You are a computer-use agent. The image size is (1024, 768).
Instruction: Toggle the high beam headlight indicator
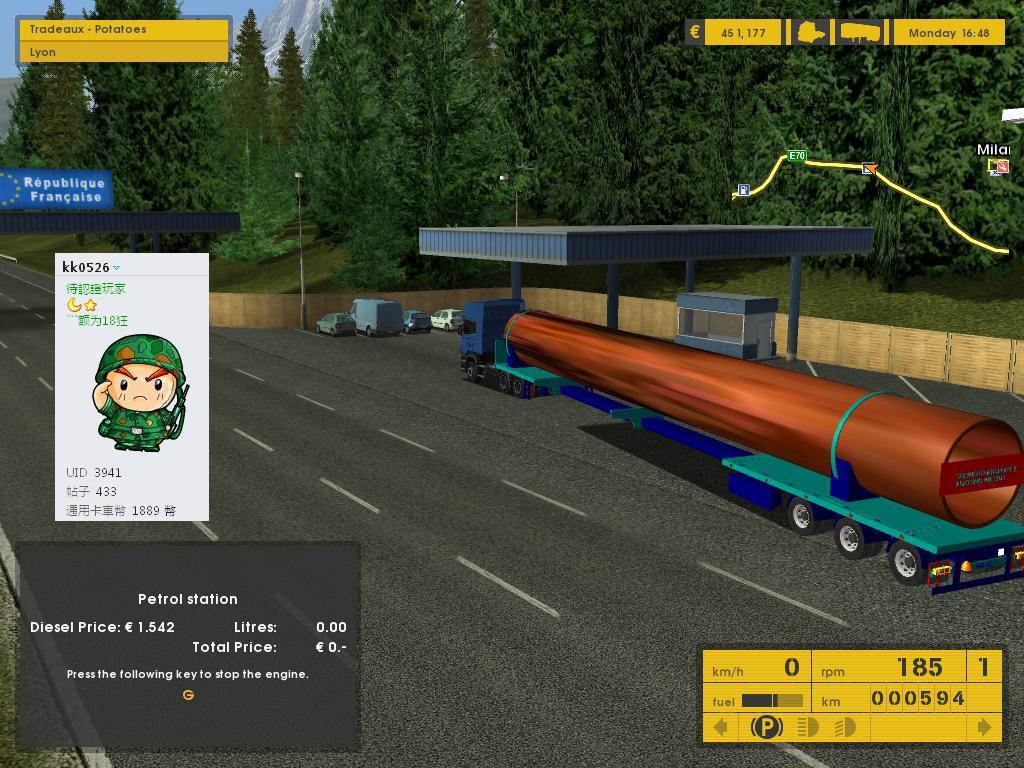point(845,727)
